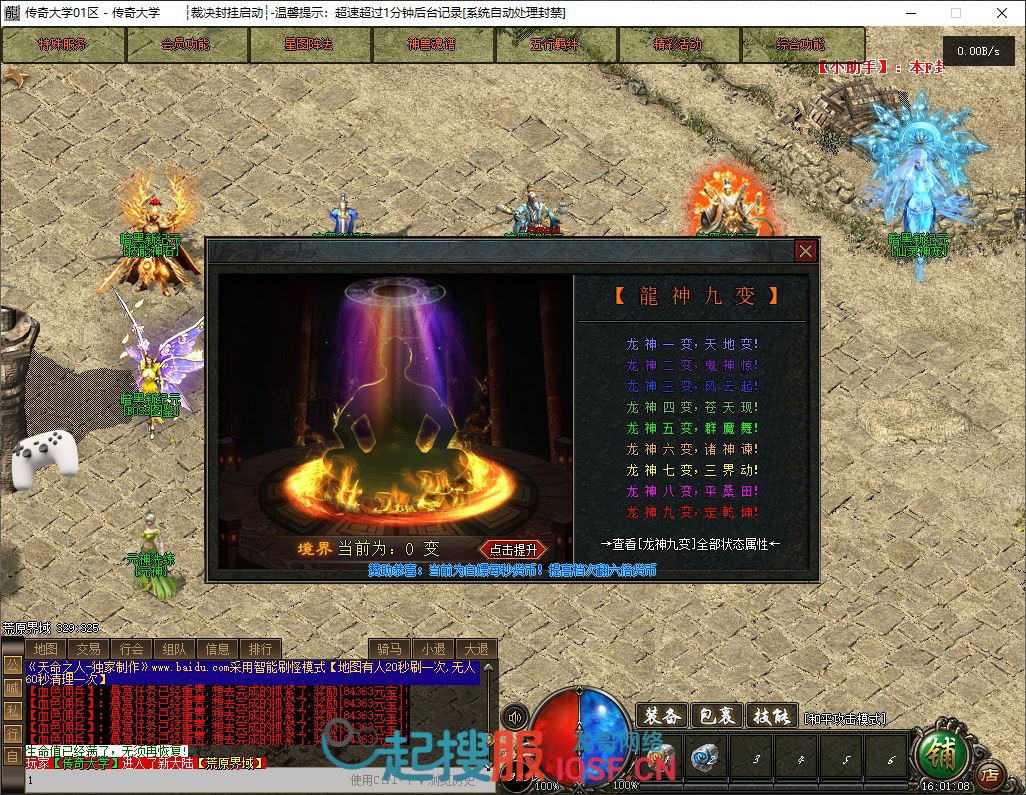Image resolution: width=1026 pixels, height=795 pixels.
Task: Toggle the sound speaker icon
Action: [516, 717]
